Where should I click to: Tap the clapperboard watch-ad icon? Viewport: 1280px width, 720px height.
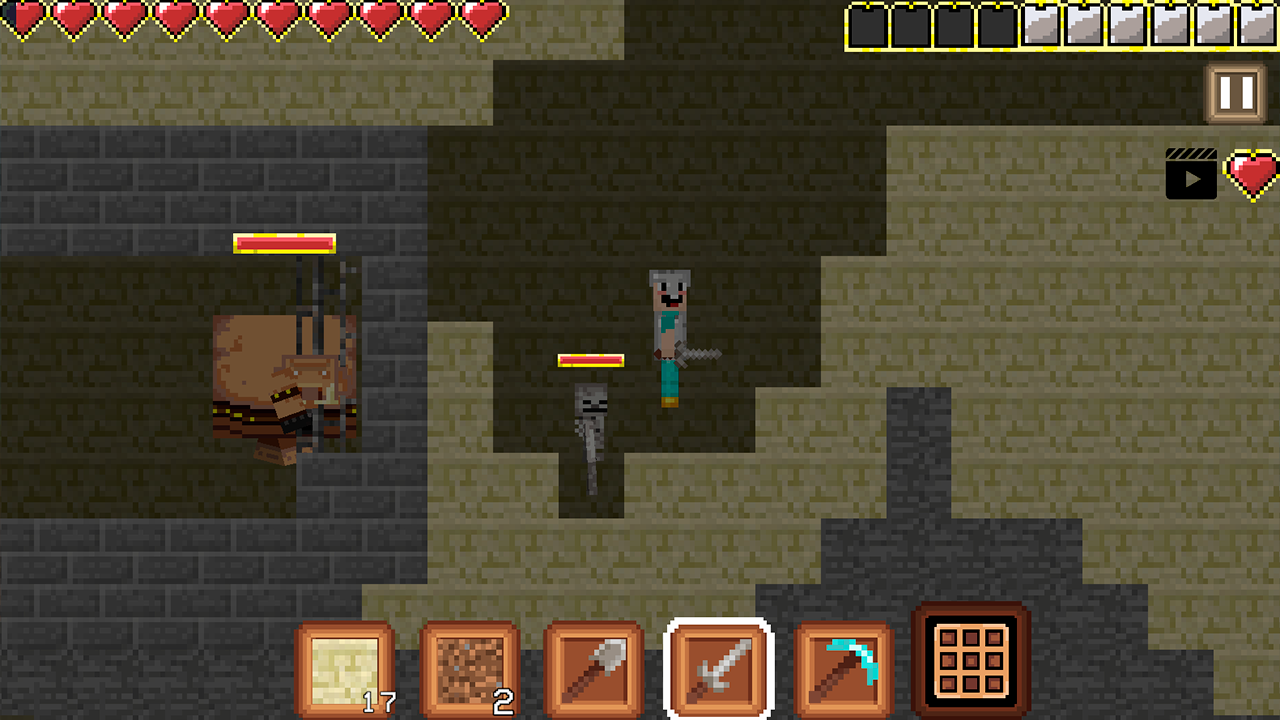(1190, 172)
